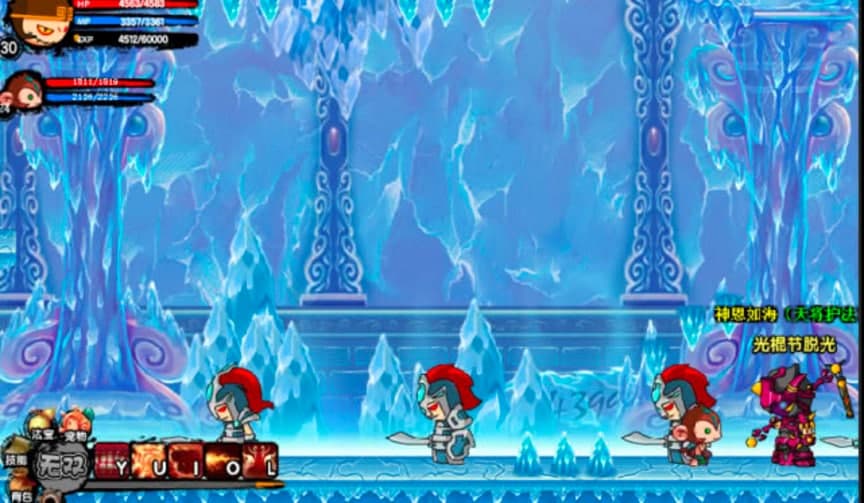Open the 宠物 pet menu
Viewport: 864px width, 503px height.
point(75,426)
